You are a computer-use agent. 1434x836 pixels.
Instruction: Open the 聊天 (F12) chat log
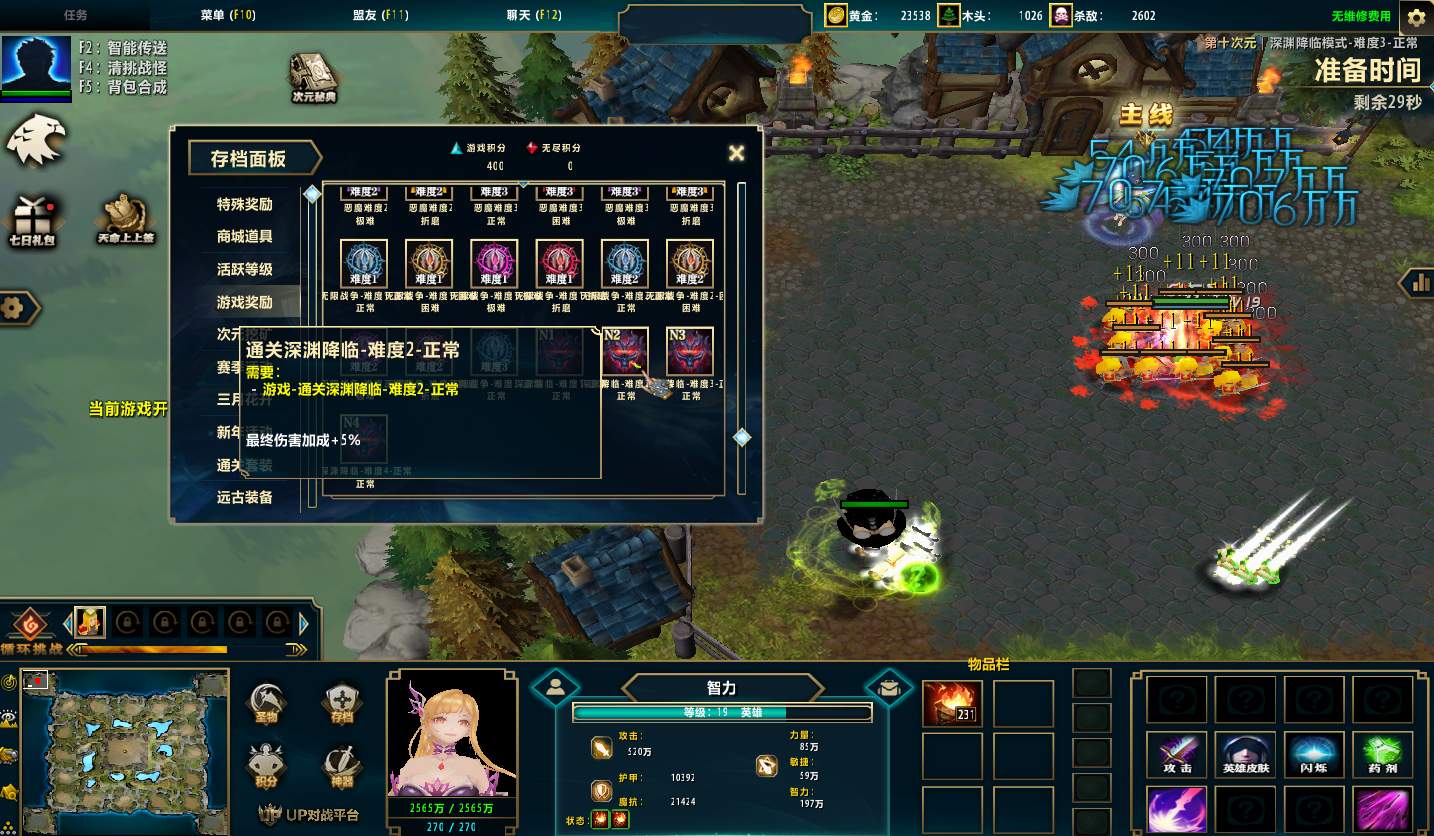[x=534, y=15]
